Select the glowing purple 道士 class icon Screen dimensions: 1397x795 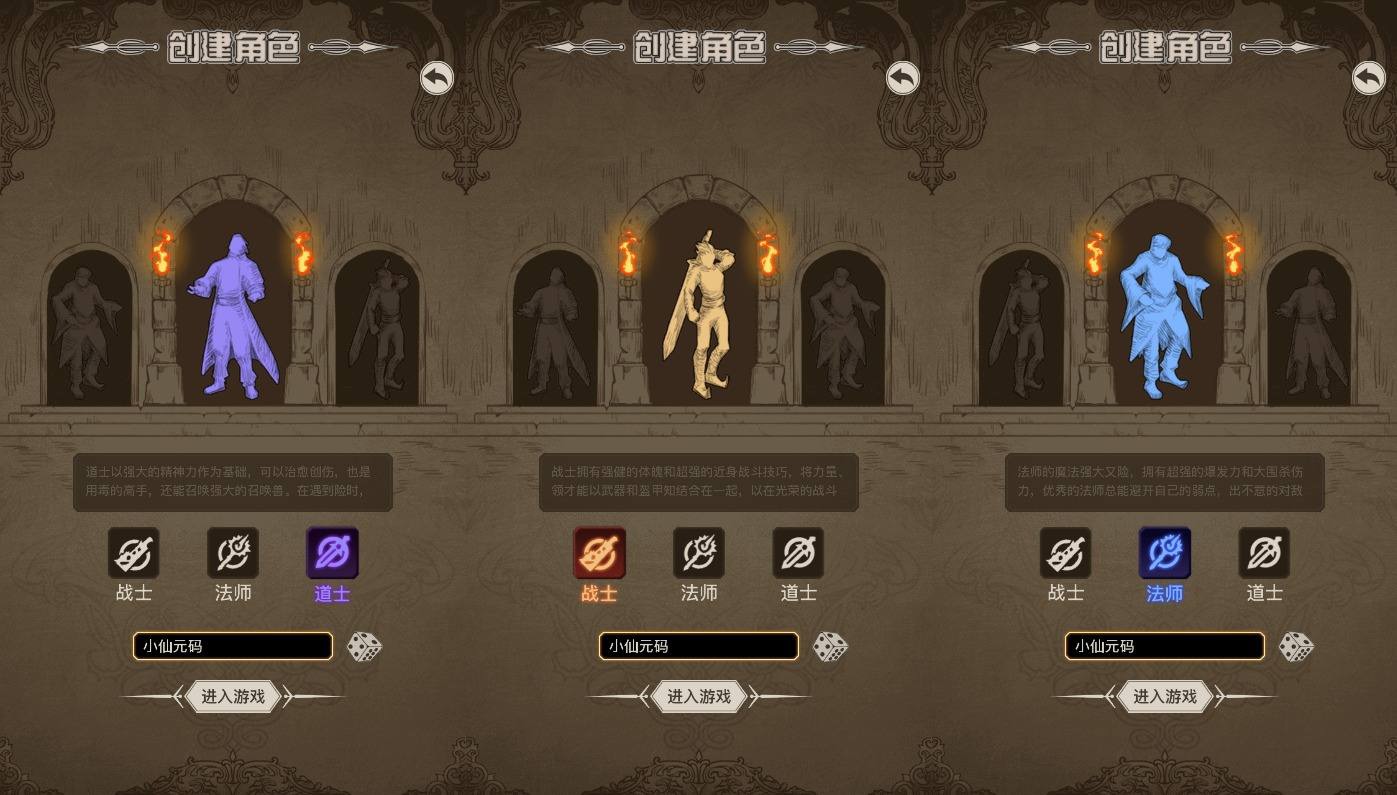(332, 553)
